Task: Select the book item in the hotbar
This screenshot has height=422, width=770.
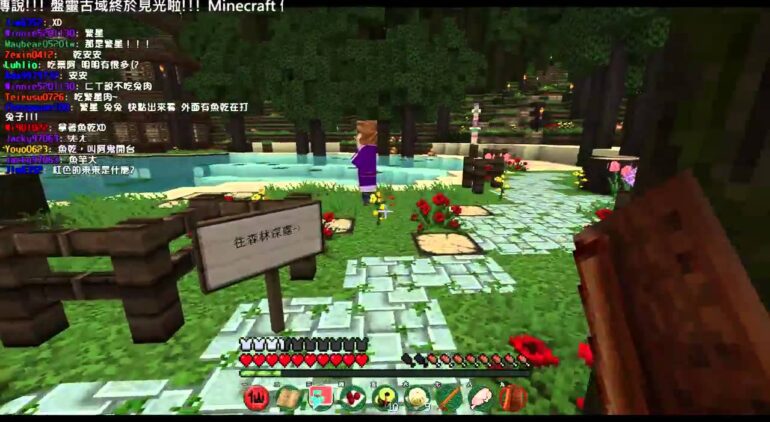Action: 289,397
